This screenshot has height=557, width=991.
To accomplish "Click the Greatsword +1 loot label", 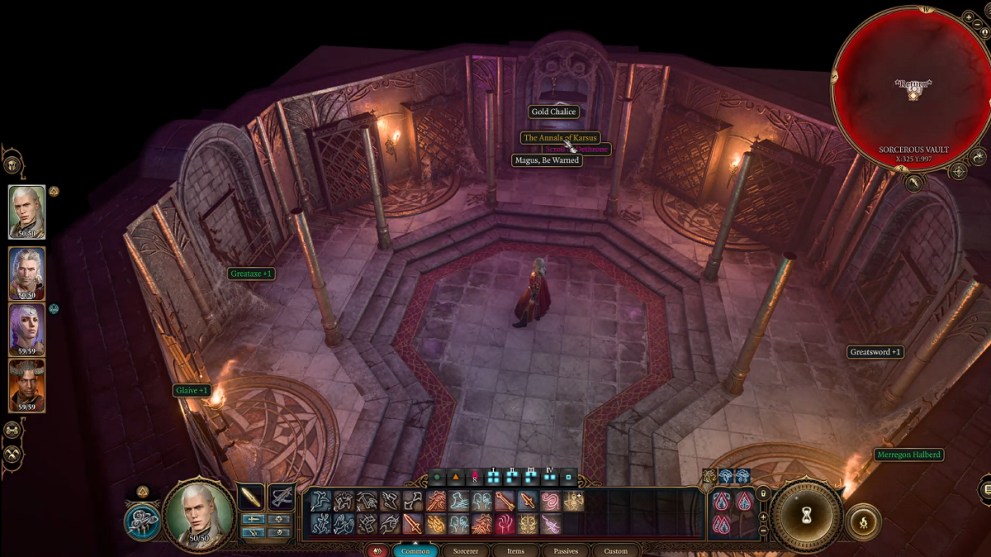I will 875,352.
